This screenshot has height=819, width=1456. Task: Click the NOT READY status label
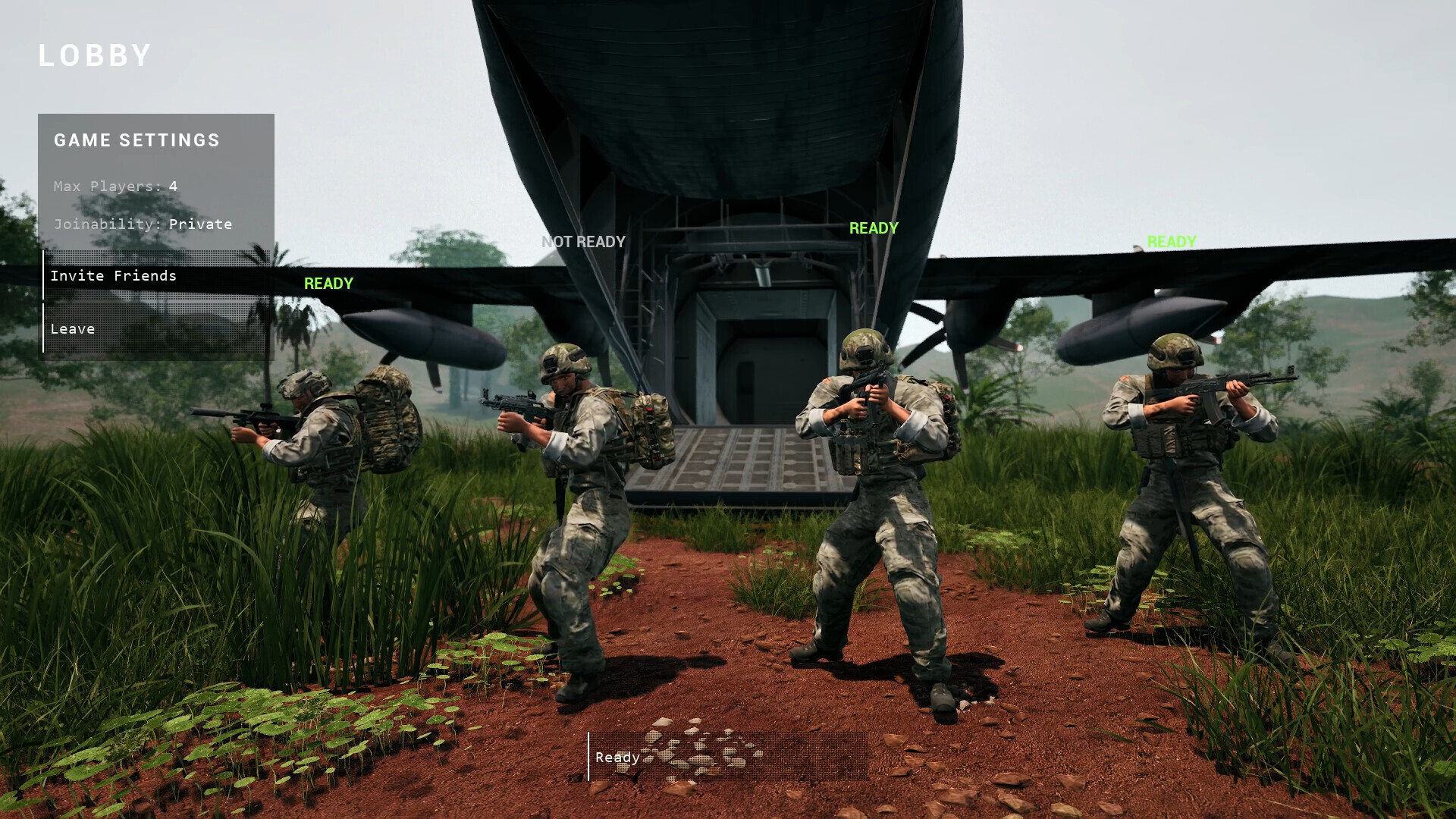coord(584,242)
